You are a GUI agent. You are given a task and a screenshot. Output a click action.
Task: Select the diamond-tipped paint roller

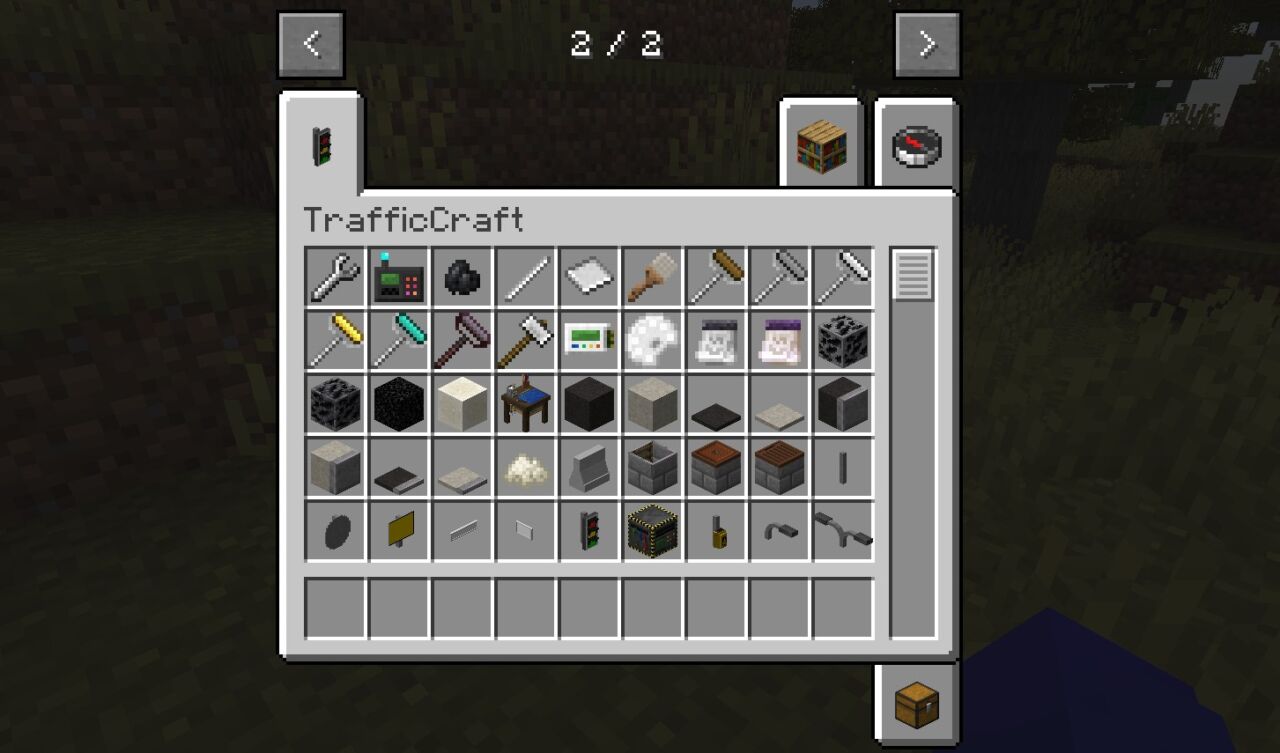click(x=398, y=341)
